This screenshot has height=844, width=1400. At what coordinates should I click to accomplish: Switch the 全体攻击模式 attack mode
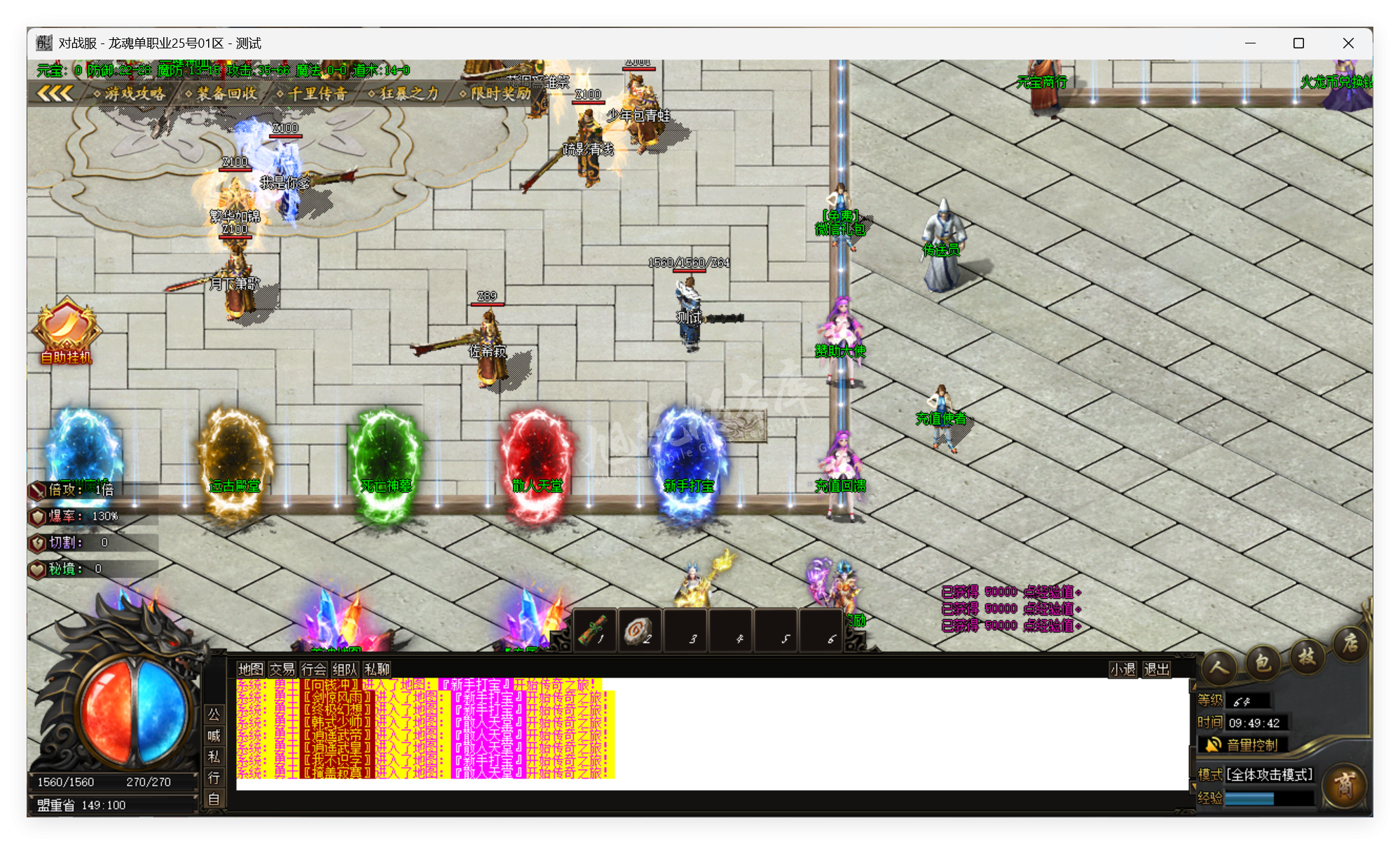click(x=1270, y=775)
